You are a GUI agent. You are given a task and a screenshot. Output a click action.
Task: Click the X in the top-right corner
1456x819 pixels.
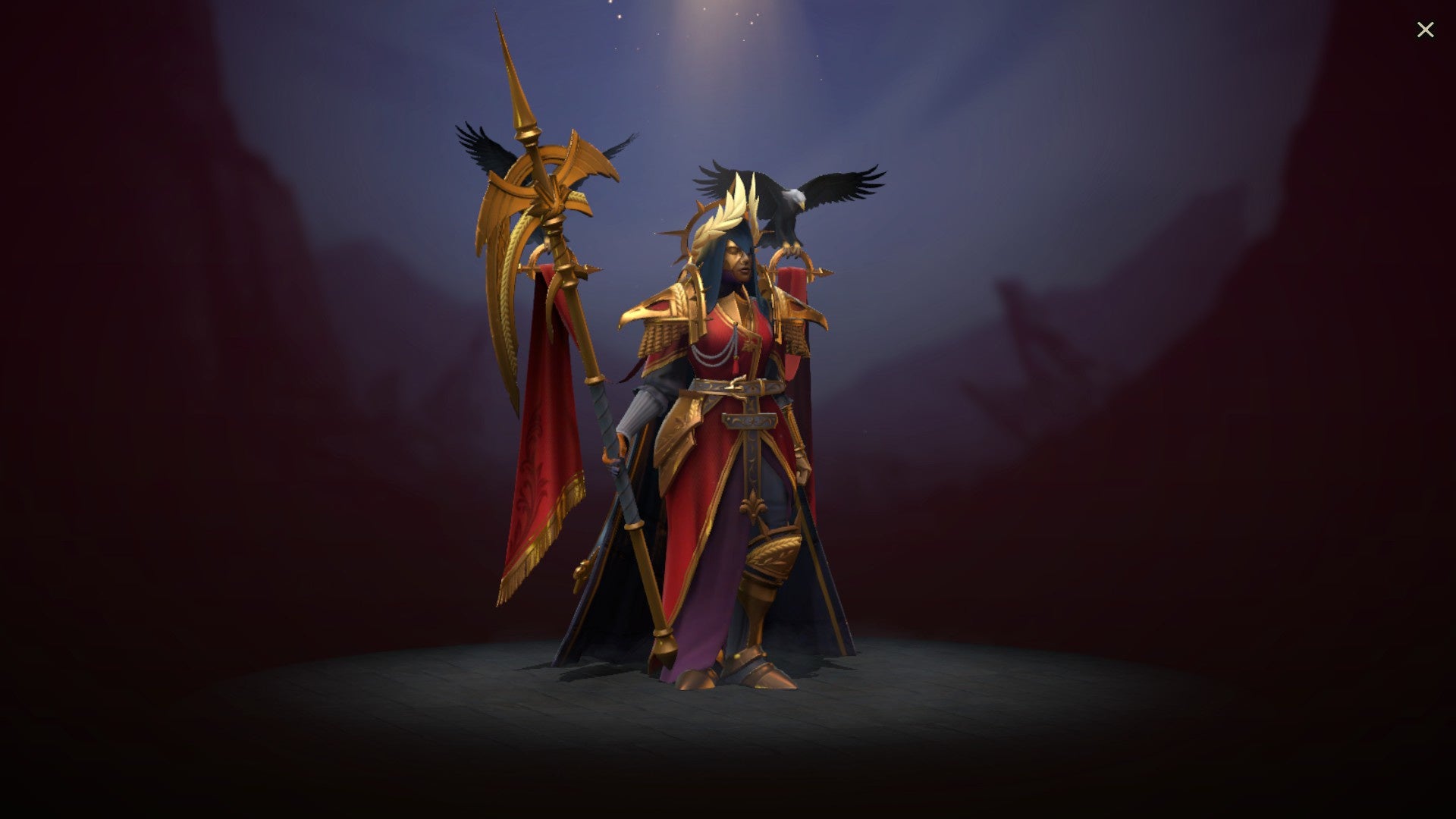click(x=1426, y=30)
